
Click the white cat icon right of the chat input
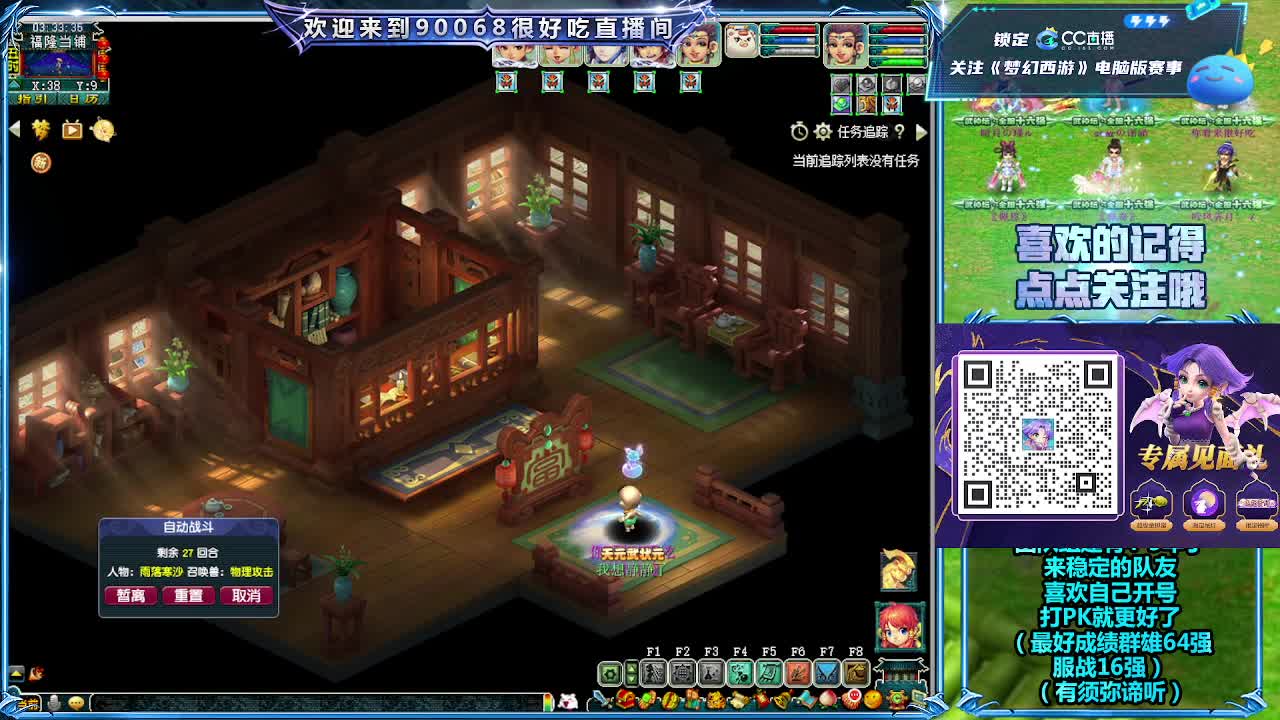[x=568, y=701]
